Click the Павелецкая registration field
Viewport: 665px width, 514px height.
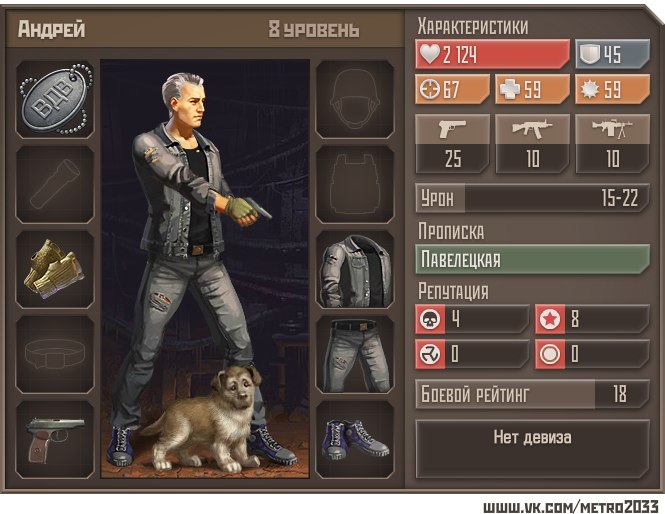click(532, 259)
